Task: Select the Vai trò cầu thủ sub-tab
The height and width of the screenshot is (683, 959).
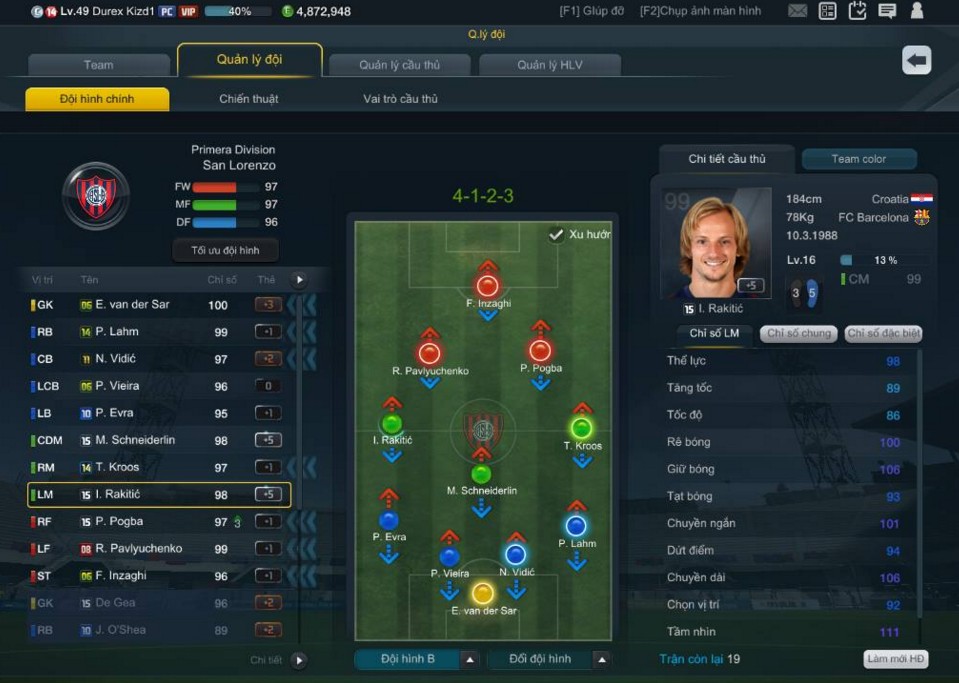Action: 400,99
